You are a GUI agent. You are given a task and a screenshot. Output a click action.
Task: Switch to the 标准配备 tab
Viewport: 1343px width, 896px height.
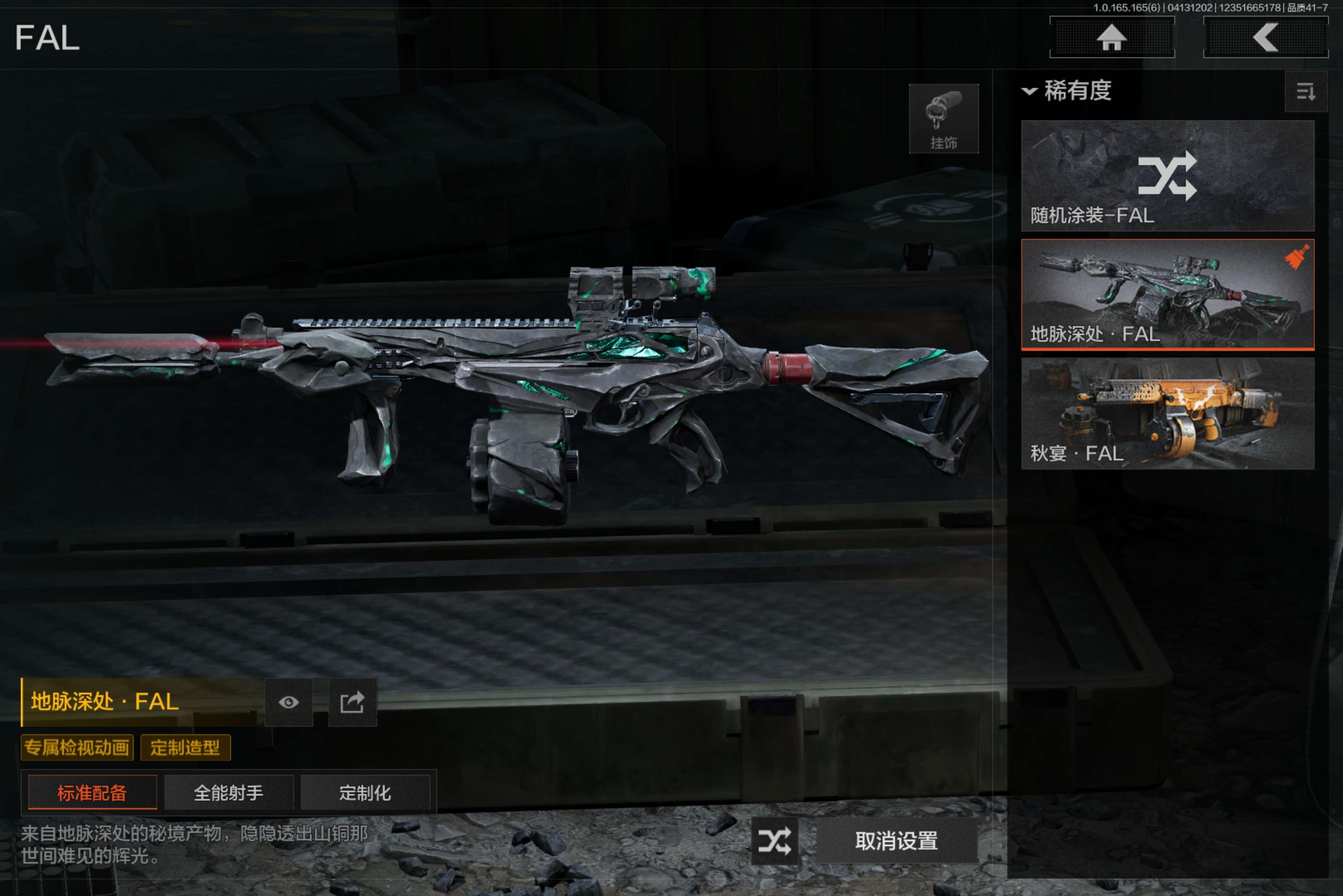(x=92, y=792)
